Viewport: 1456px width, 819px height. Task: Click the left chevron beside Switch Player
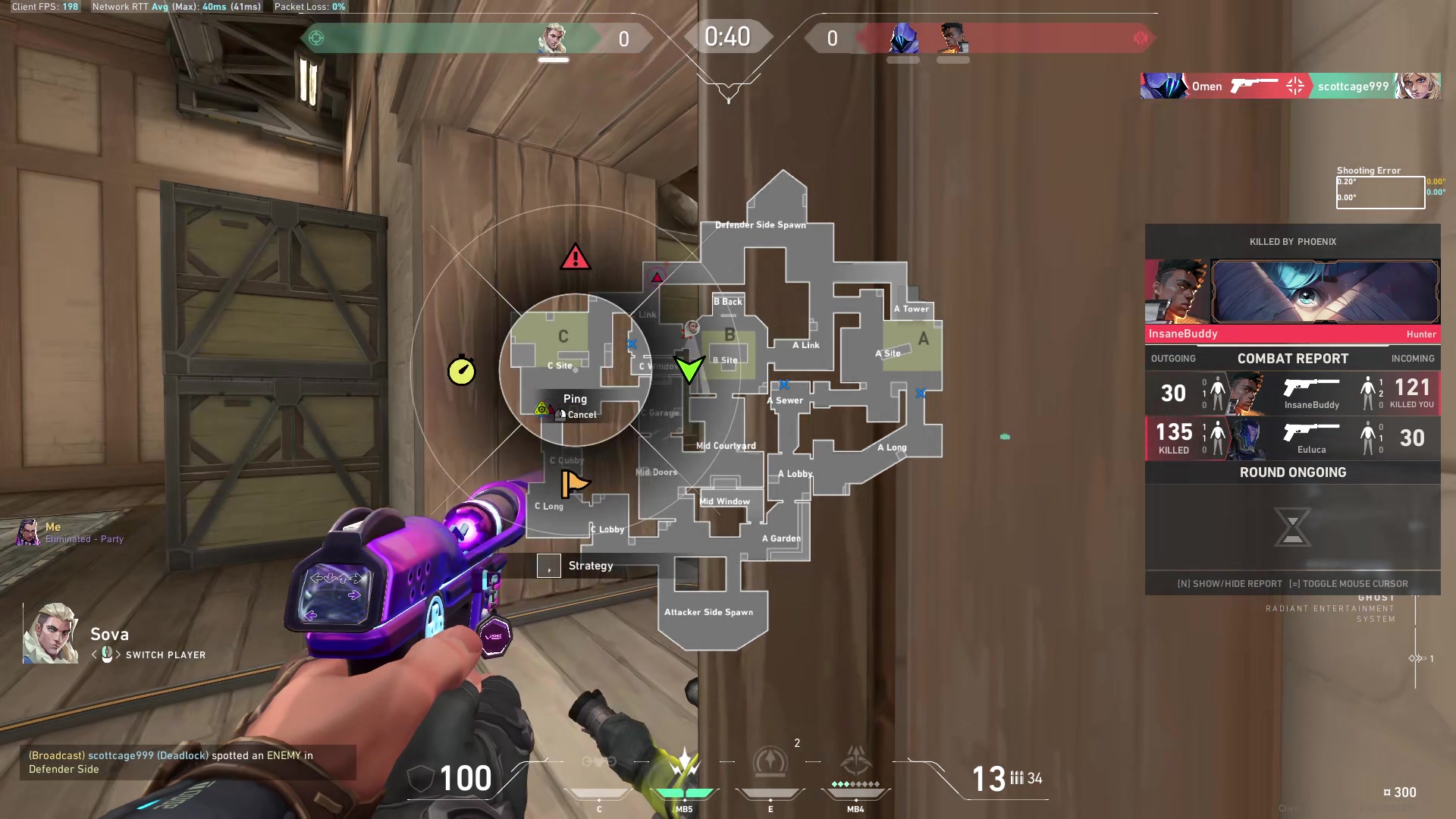pyautogui.click(x=95, y=654)
